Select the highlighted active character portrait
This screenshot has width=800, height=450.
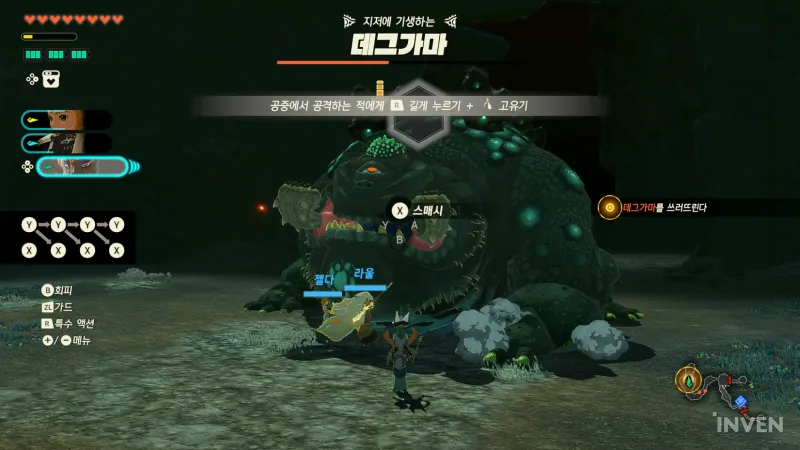pyautogui.click(x=83, y=167)
